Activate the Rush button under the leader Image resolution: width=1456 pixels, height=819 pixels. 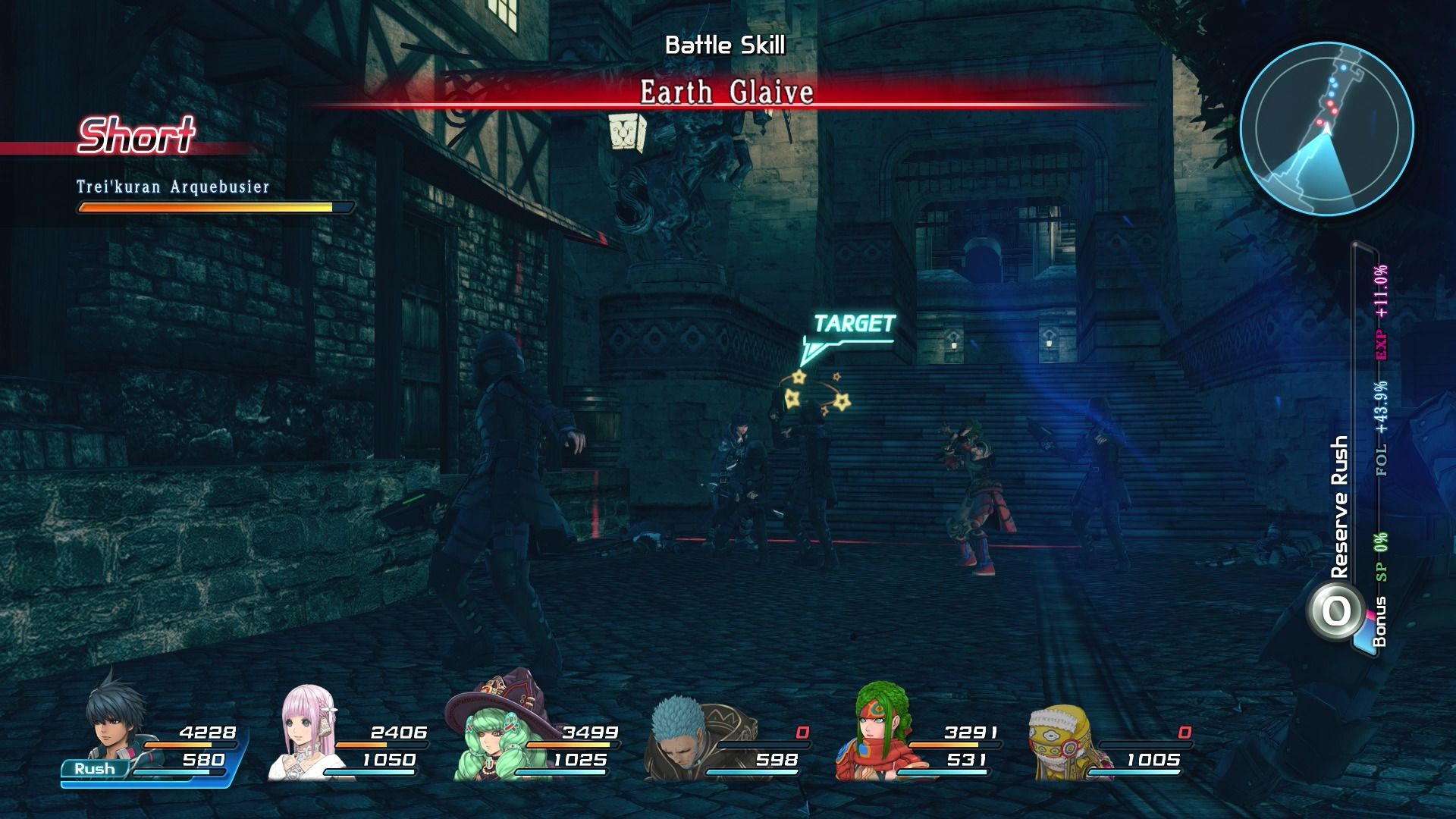(x=96, y=769)
